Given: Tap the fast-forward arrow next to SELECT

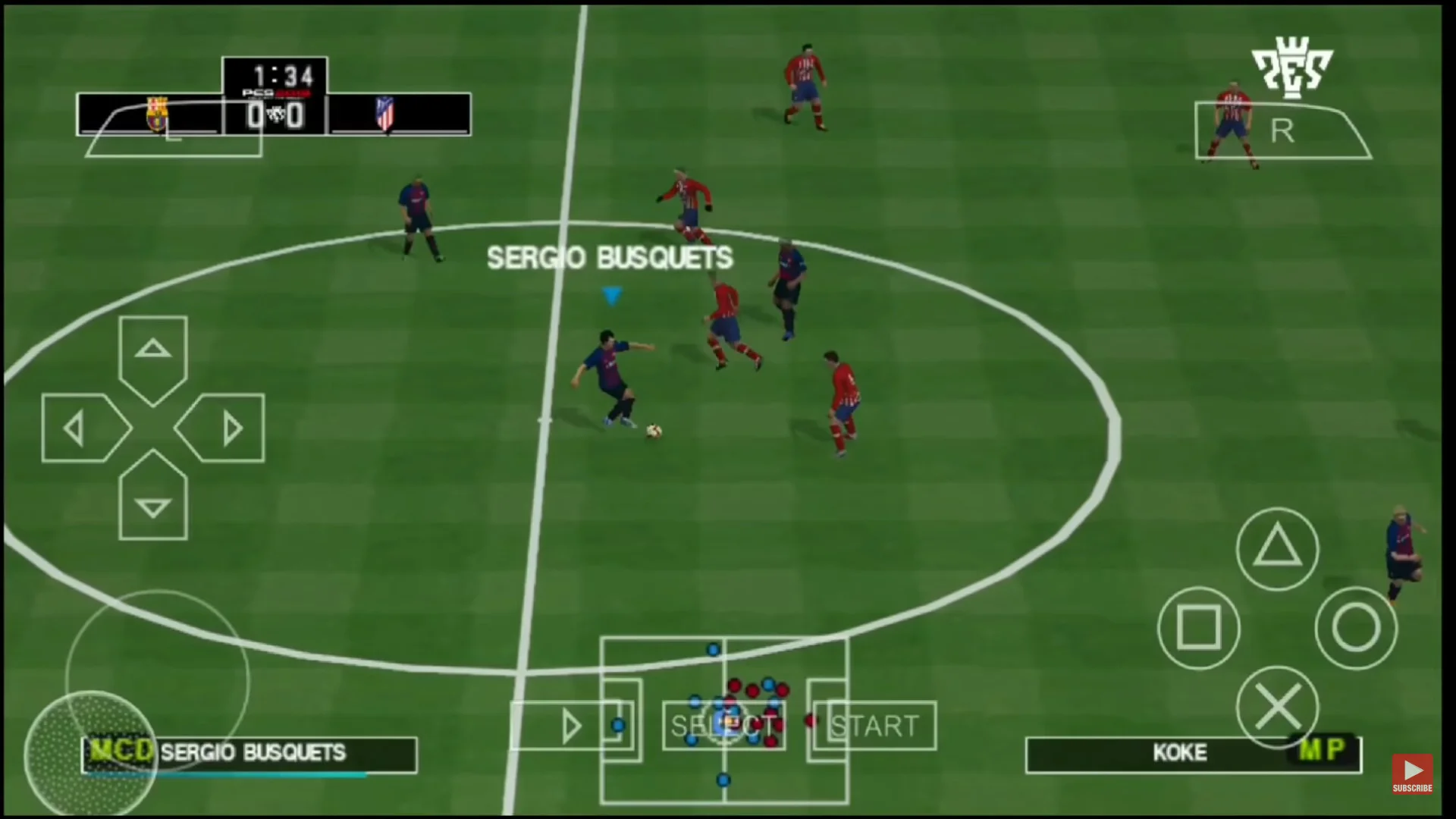Looking at the screenshot, I should [x=573, y=726].
